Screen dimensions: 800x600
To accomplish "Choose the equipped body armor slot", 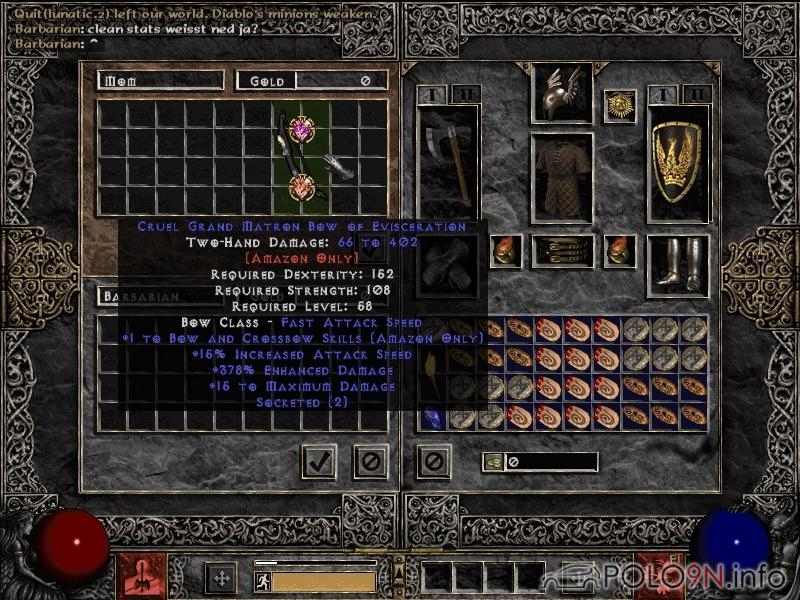I will click(x=561, y=178).
